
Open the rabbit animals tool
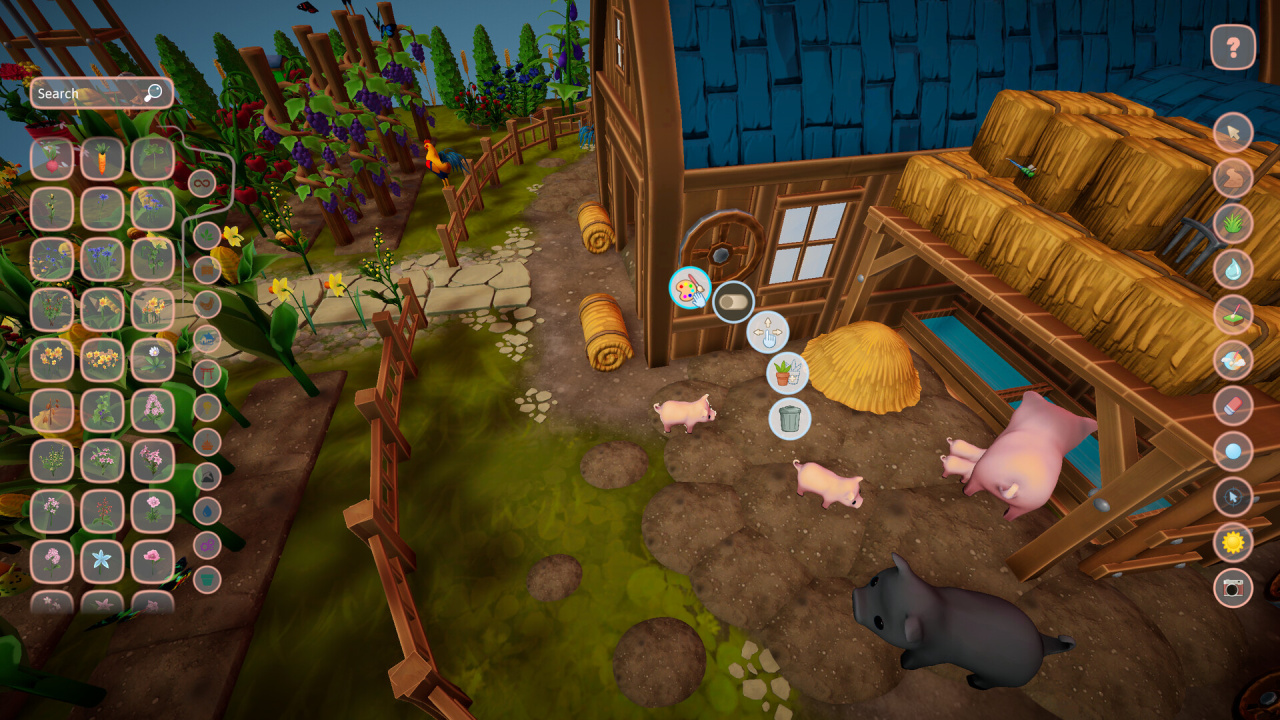click(1233, 178)
